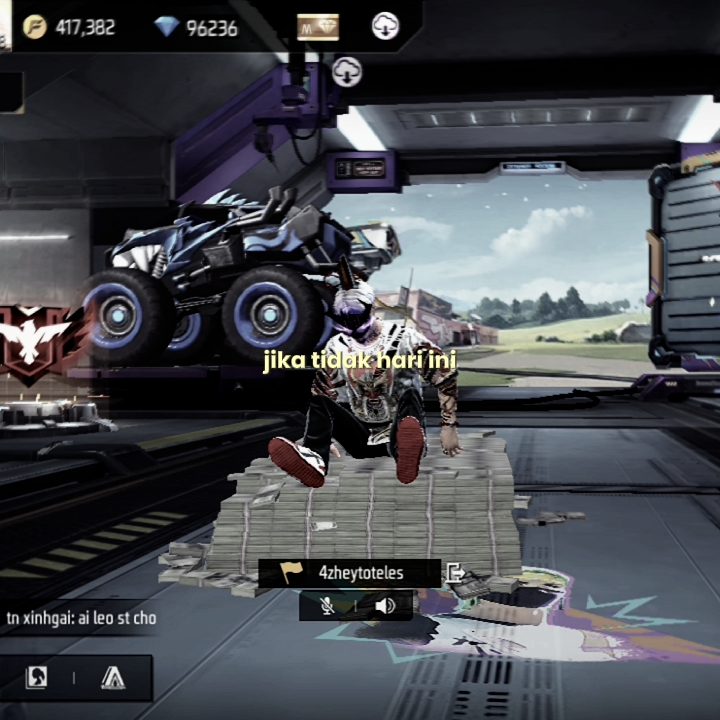720x720 pixels.
Task: Toggle the muted microphone
Action: pos(327,605)
